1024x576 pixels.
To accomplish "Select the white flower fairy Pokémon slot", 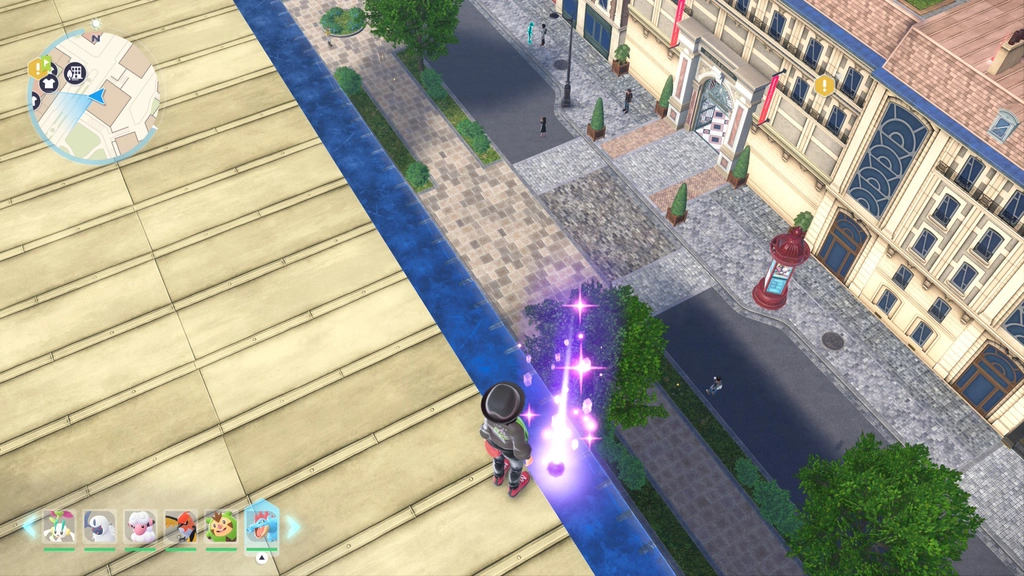I will pyautogui.click(x=59, y=526).
